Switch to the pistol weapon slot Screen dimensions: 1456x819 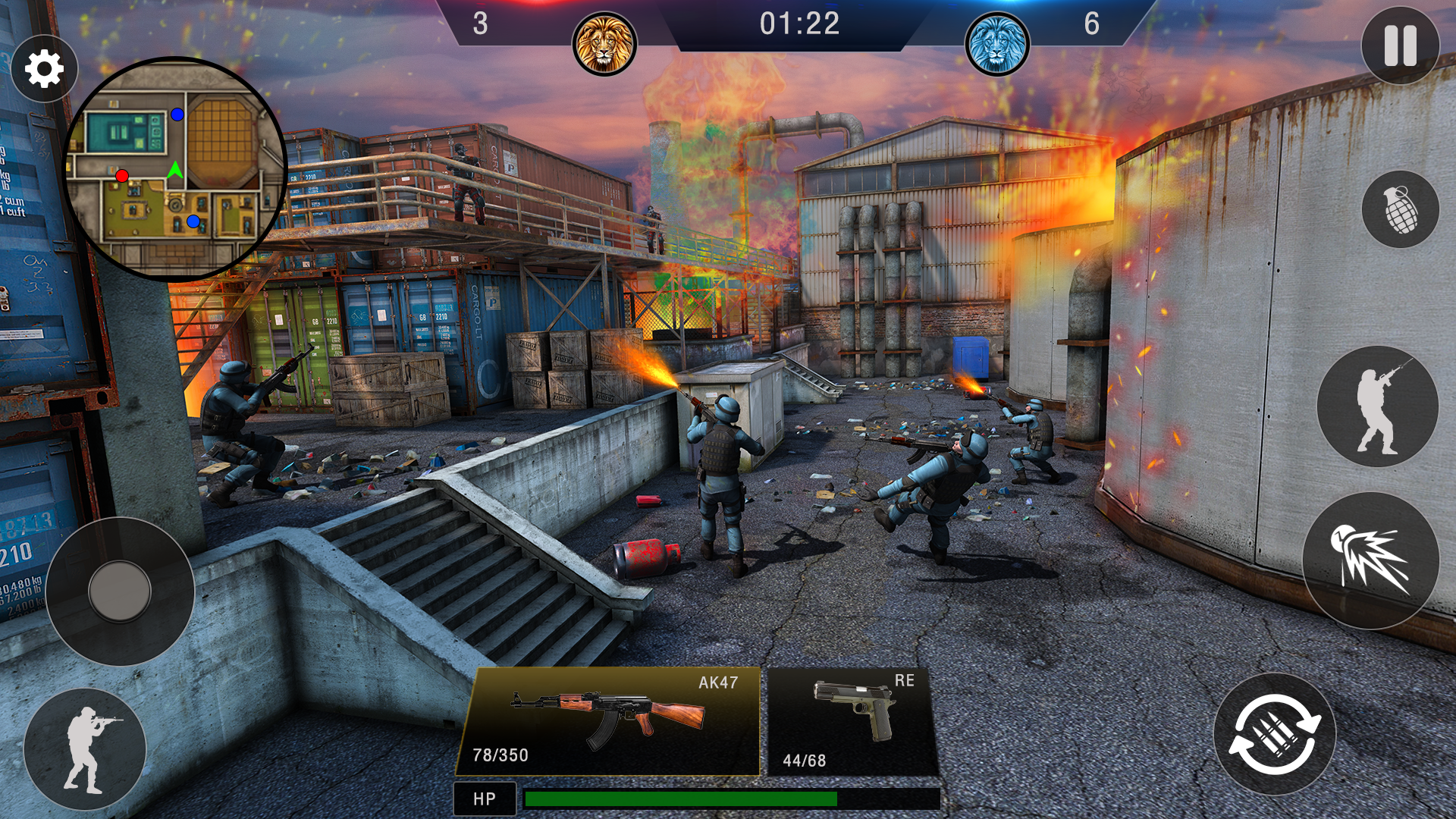[x=852, y=722]
